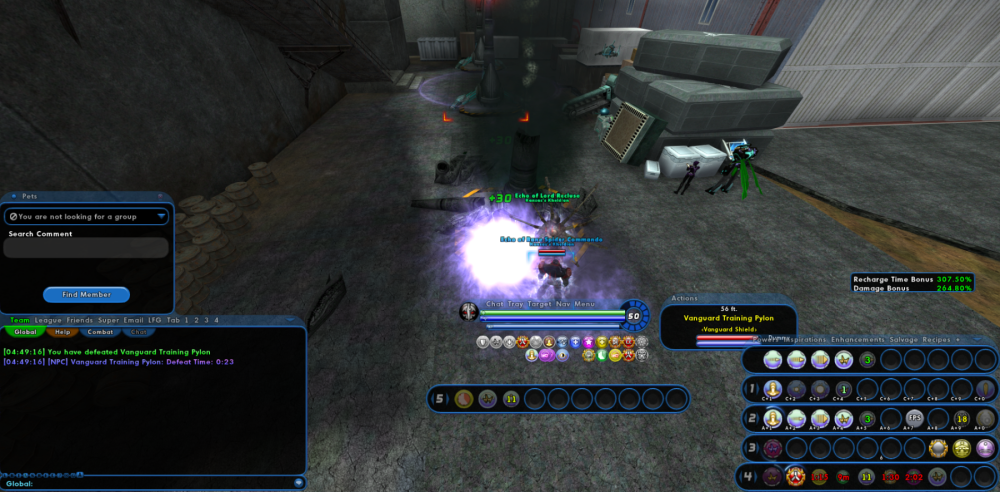1000x492 pixels.
Task: Toggle the Nav window from the status bar
Action: tap(564, 304)
